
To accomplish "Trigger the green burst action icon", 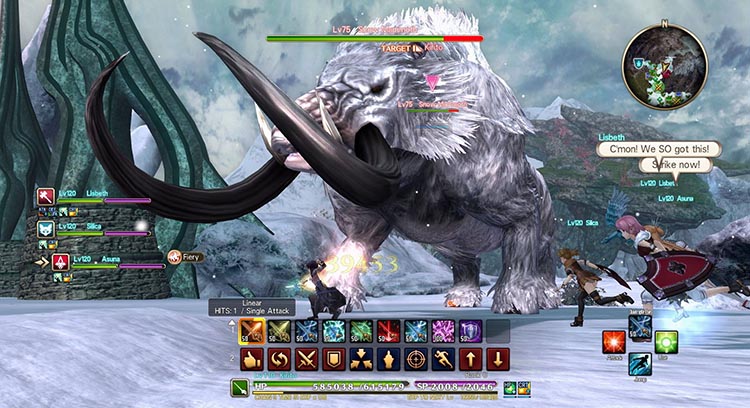I will point(666,342).
